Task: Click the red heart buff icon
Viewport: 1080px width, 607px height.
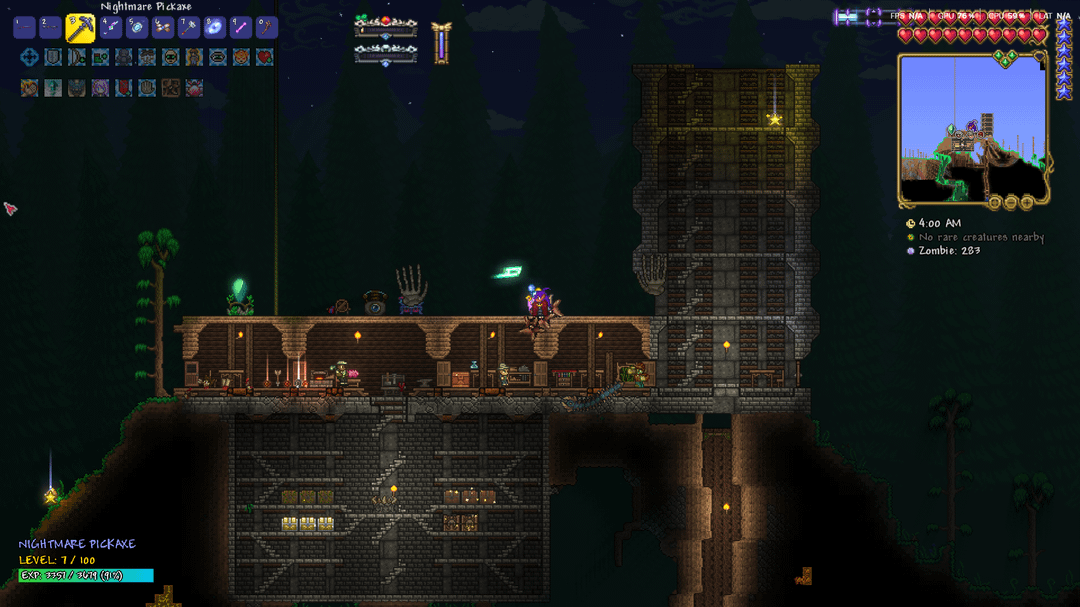Action: [264, 57]
